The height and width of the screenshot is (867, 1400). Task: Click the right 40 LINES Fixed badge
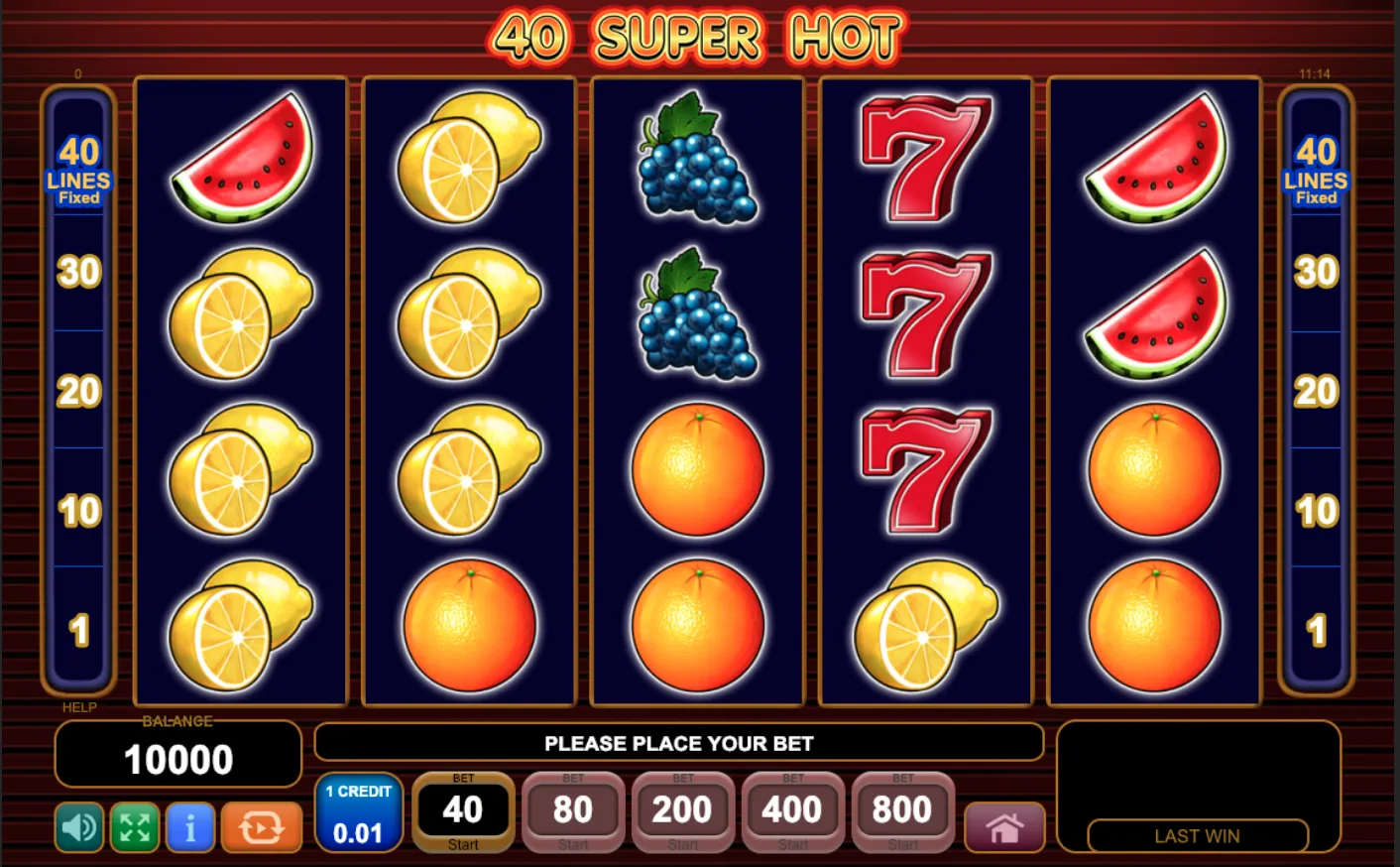click(1319, 171)
